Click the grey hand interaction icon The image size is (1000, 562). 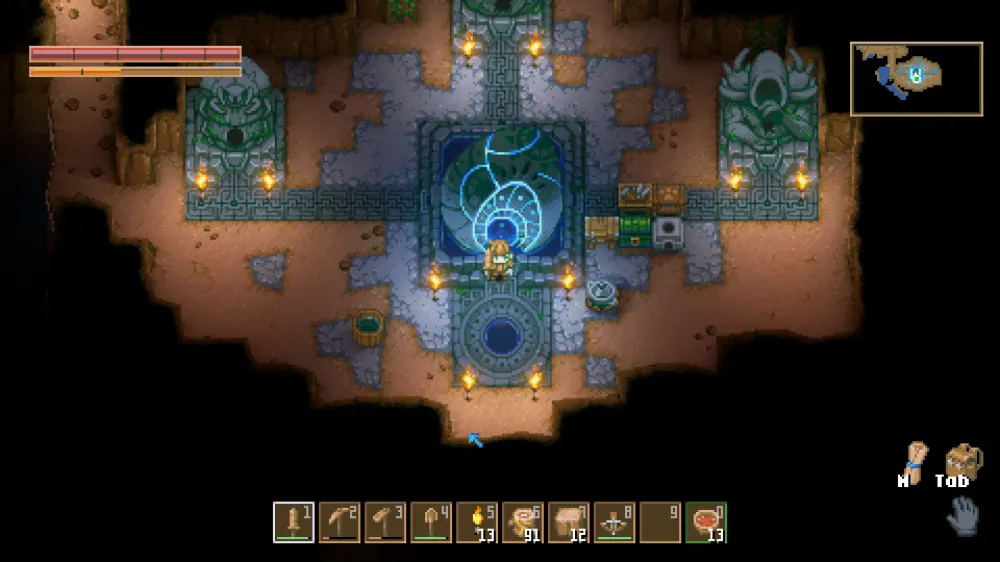pos(963,517)
